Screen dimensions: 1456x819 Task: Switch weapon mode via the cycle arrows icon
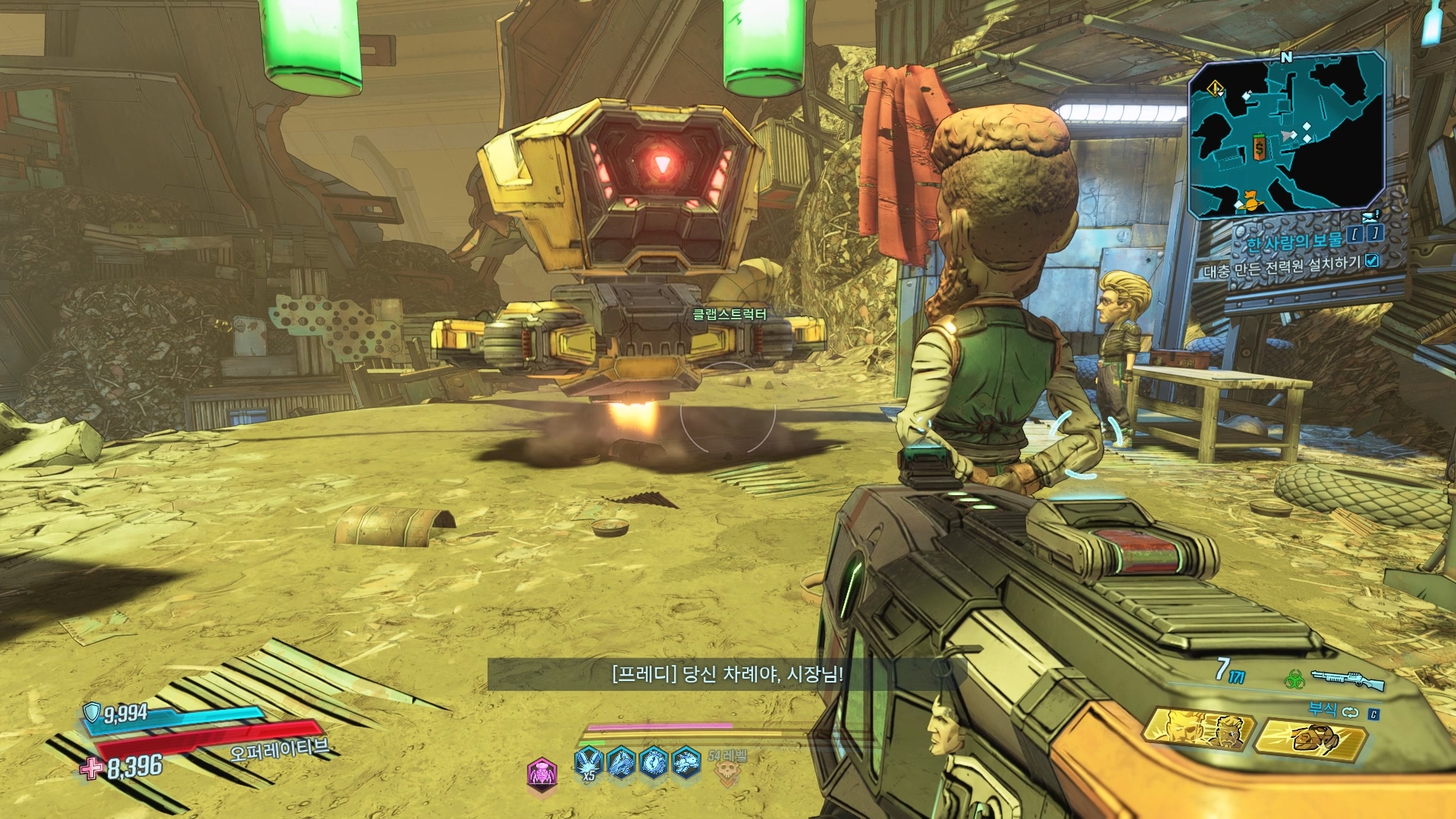coord(1350,711)
